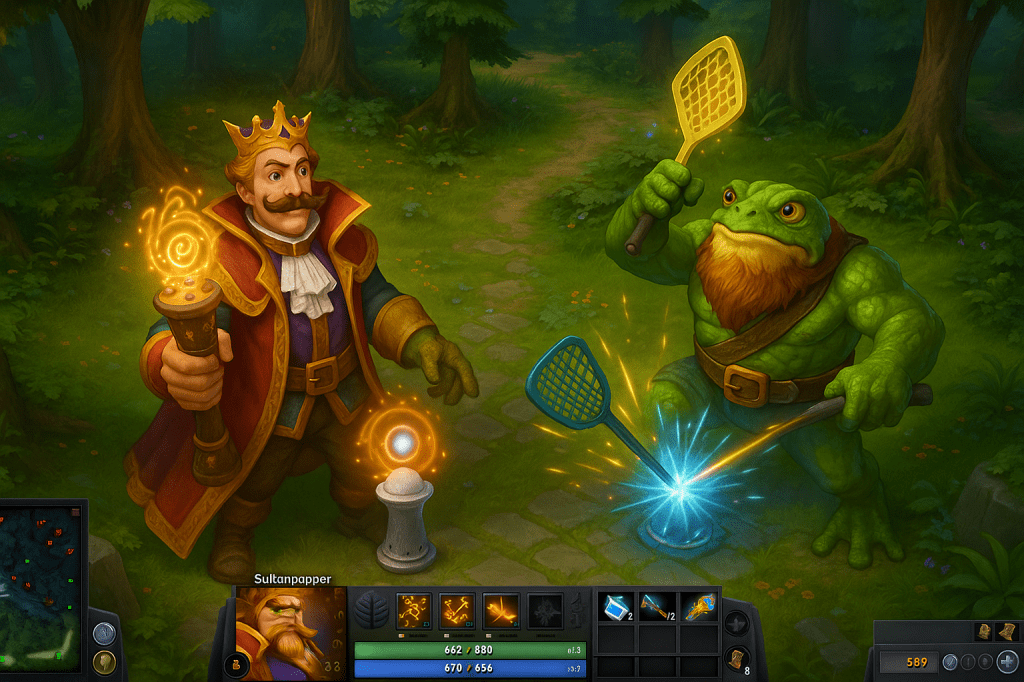
Task: Use the third ability with the diagonal slash
Action: pyautogui.click(x=500, y=609)
